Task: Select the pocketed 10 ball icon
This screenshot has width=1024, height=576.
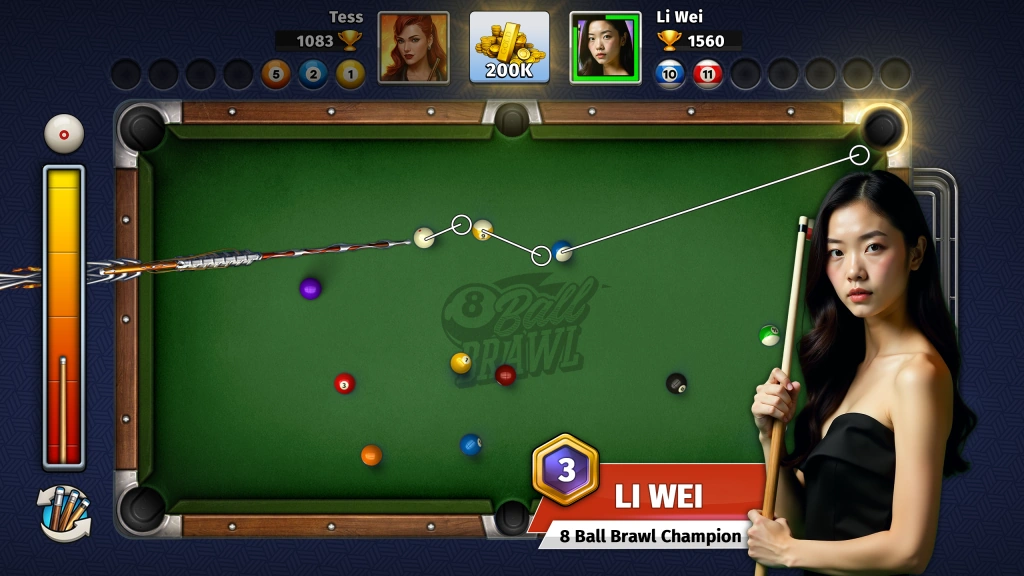Action: 670,73
